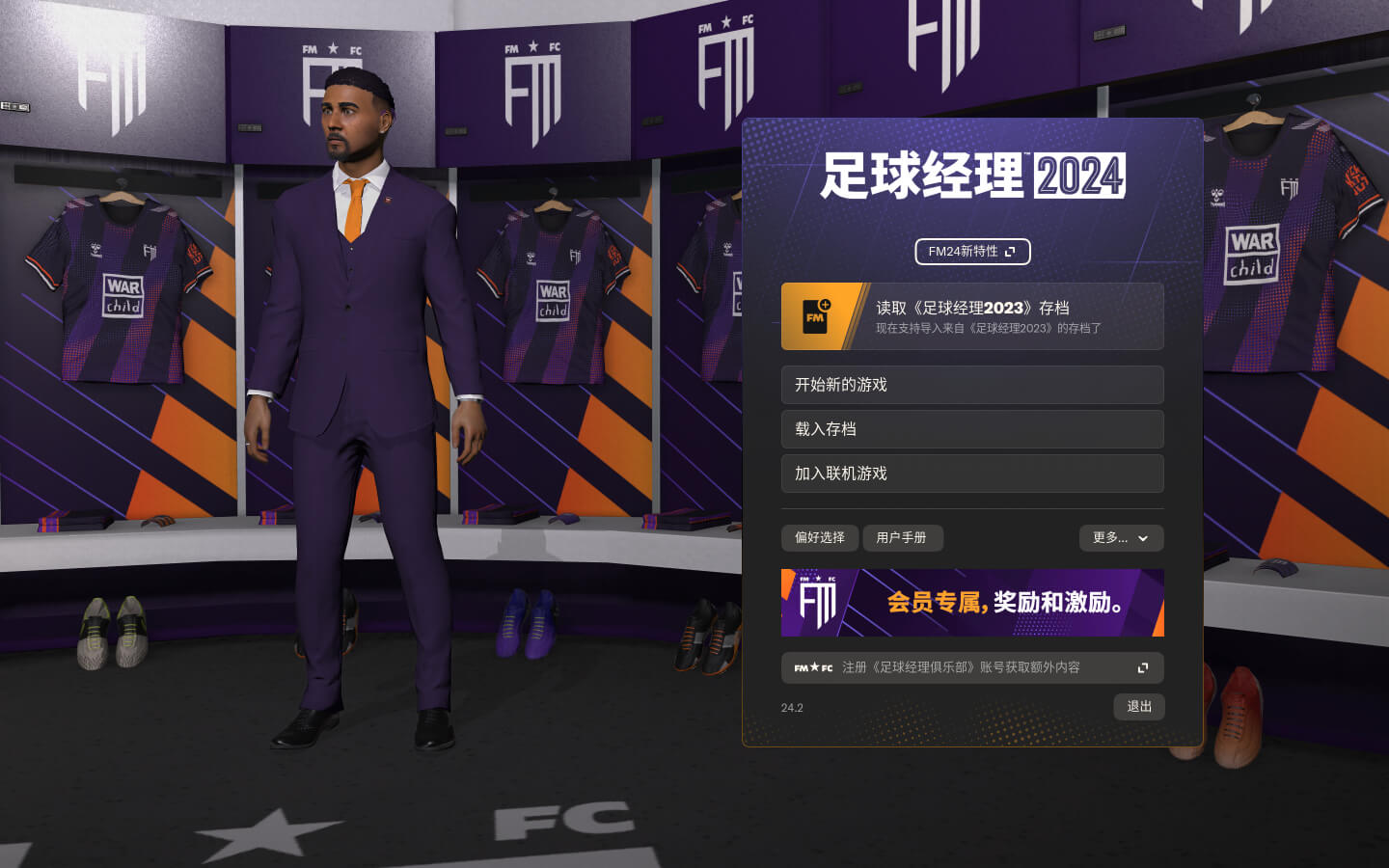The height and width of the screenshot is (868, 1389).
Task: Import a 足球经理2023 save via 读取存档
Action: point(972,316)
